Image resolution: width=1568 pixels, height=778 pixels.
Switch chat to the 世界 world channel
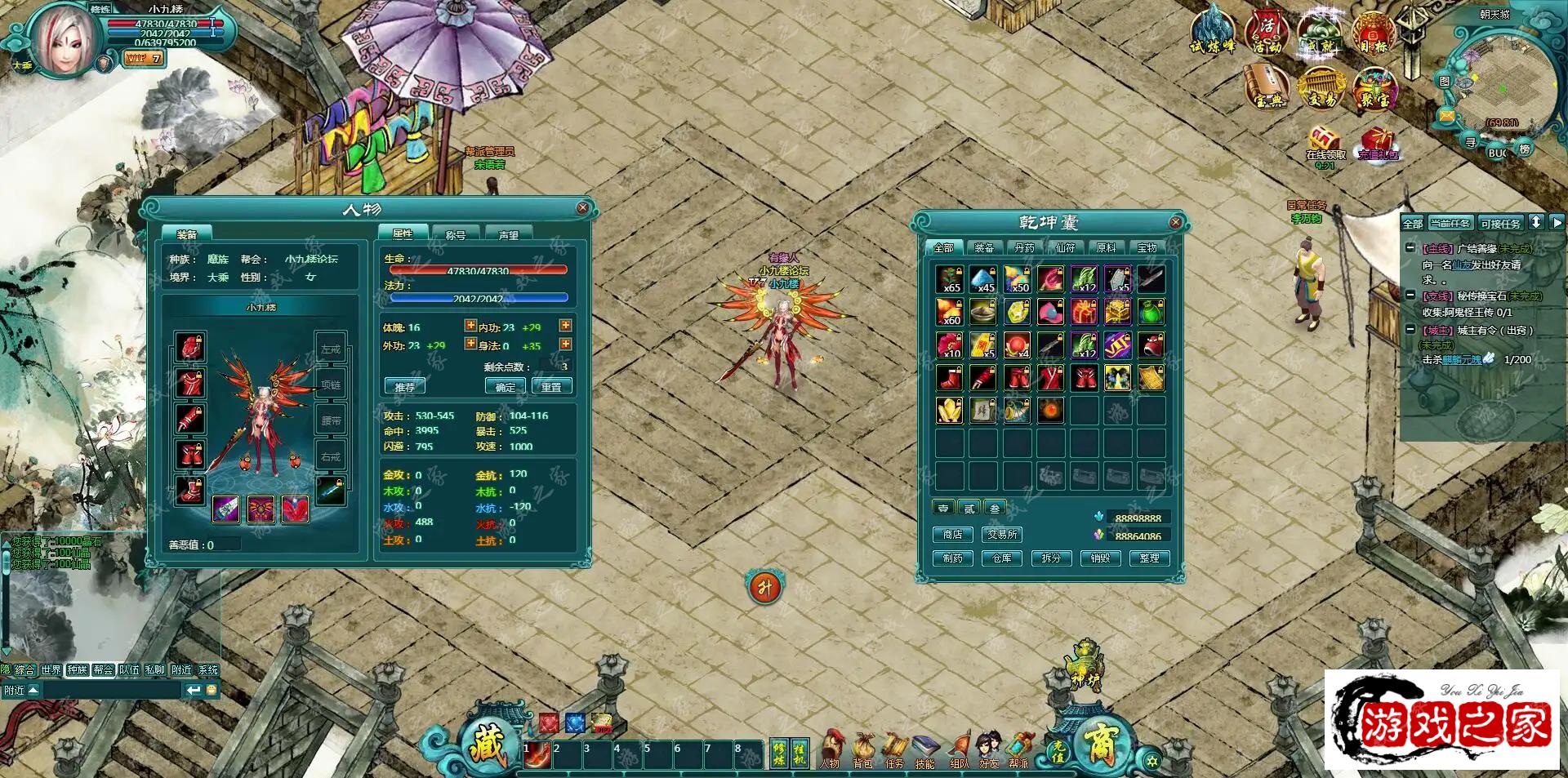click(51, 670)
